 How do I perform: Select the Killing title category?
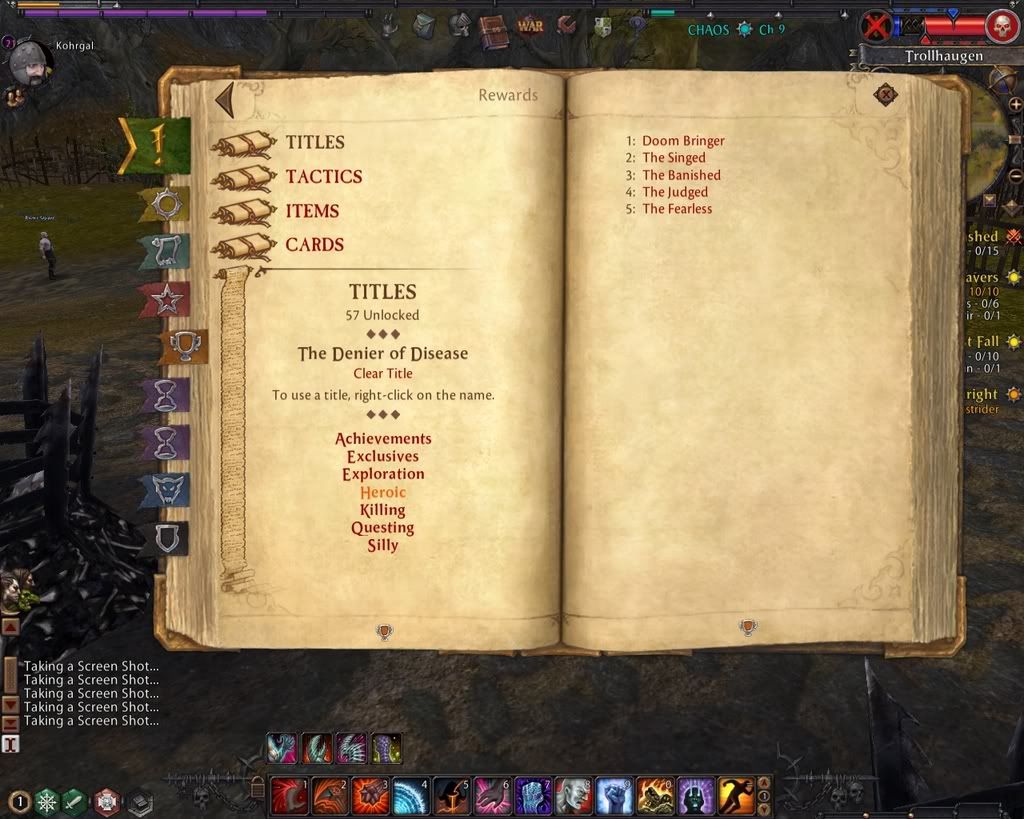click(x=383, y=510)
